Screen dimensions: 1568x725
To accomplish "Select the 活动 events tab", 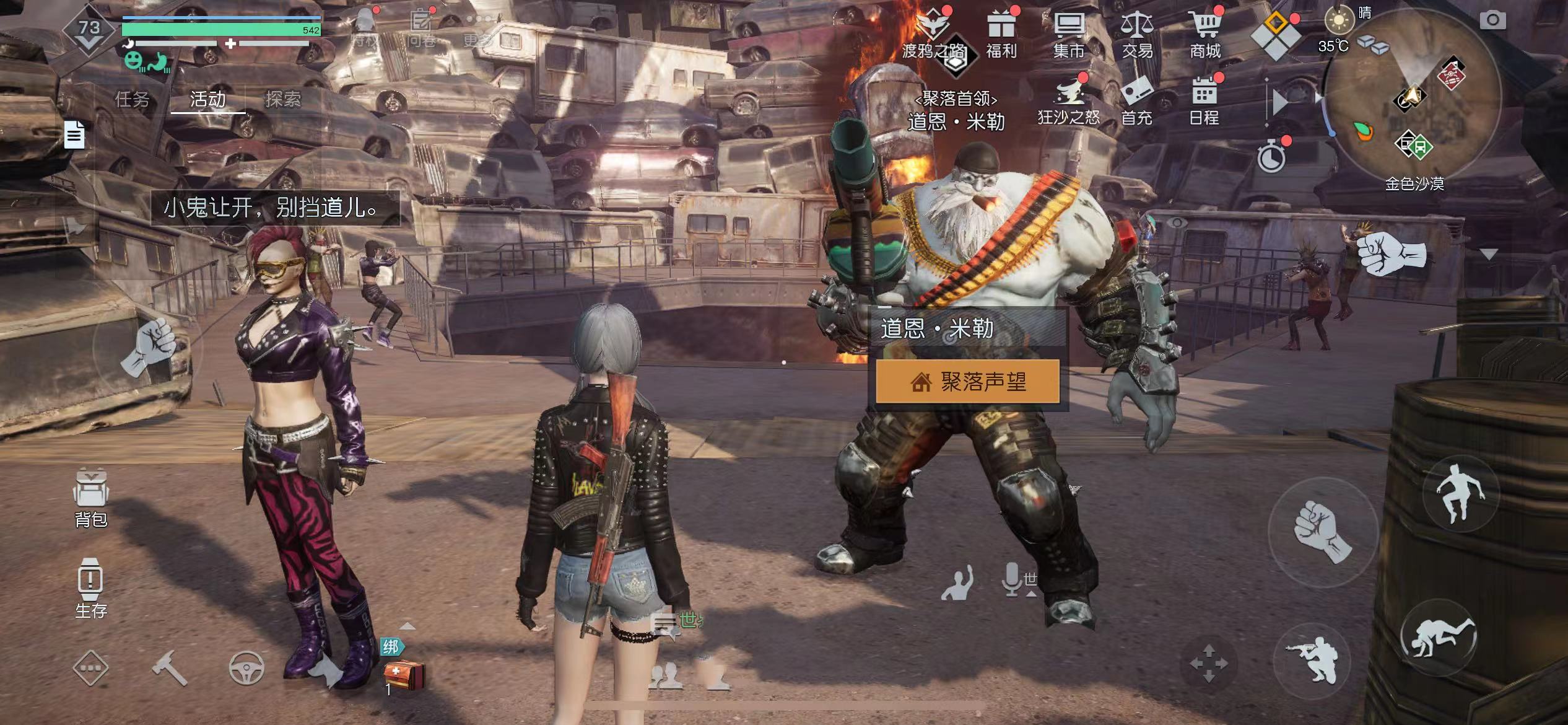I will pyautogui.click(x=207, y=99).
